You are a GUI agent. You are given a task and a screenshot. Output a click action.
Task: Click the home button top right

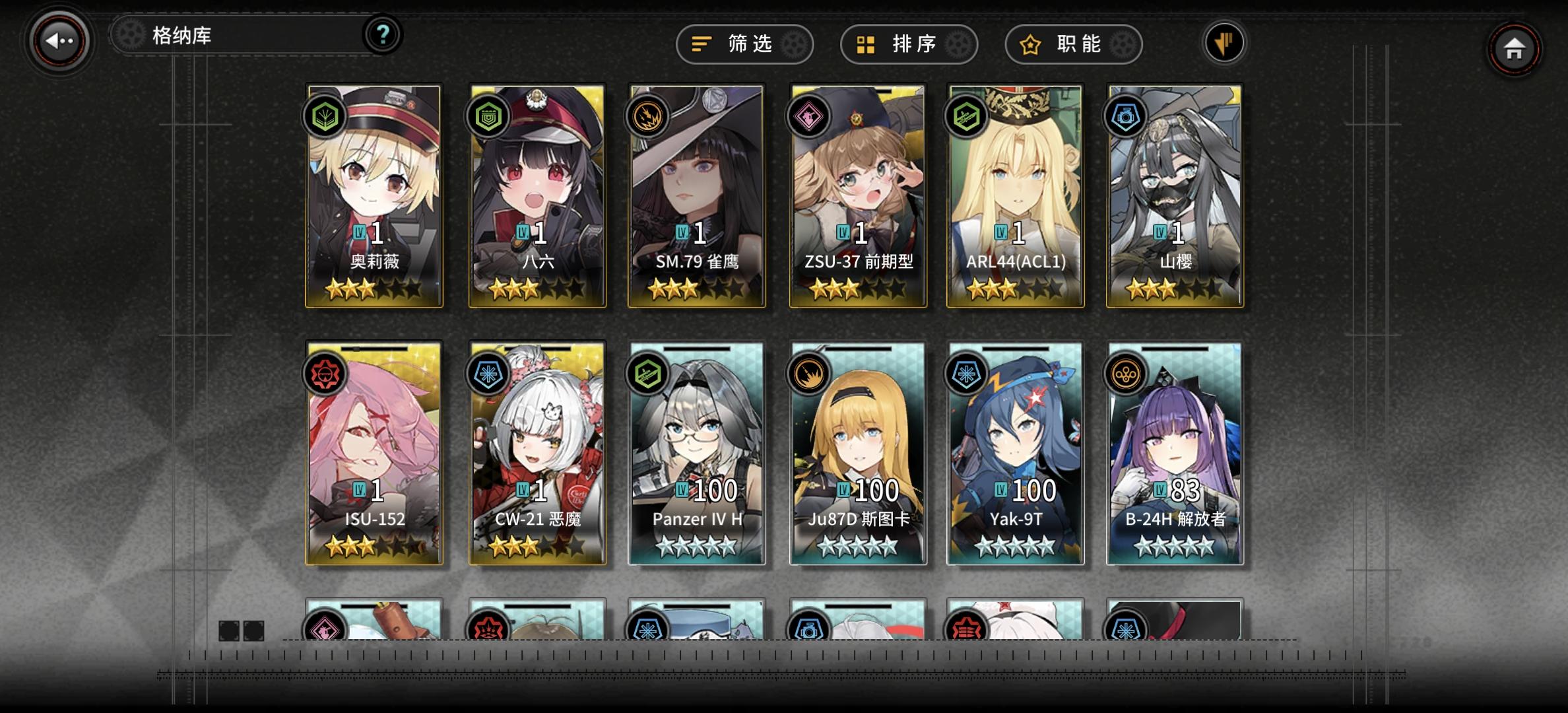(x=1514, y=50)
